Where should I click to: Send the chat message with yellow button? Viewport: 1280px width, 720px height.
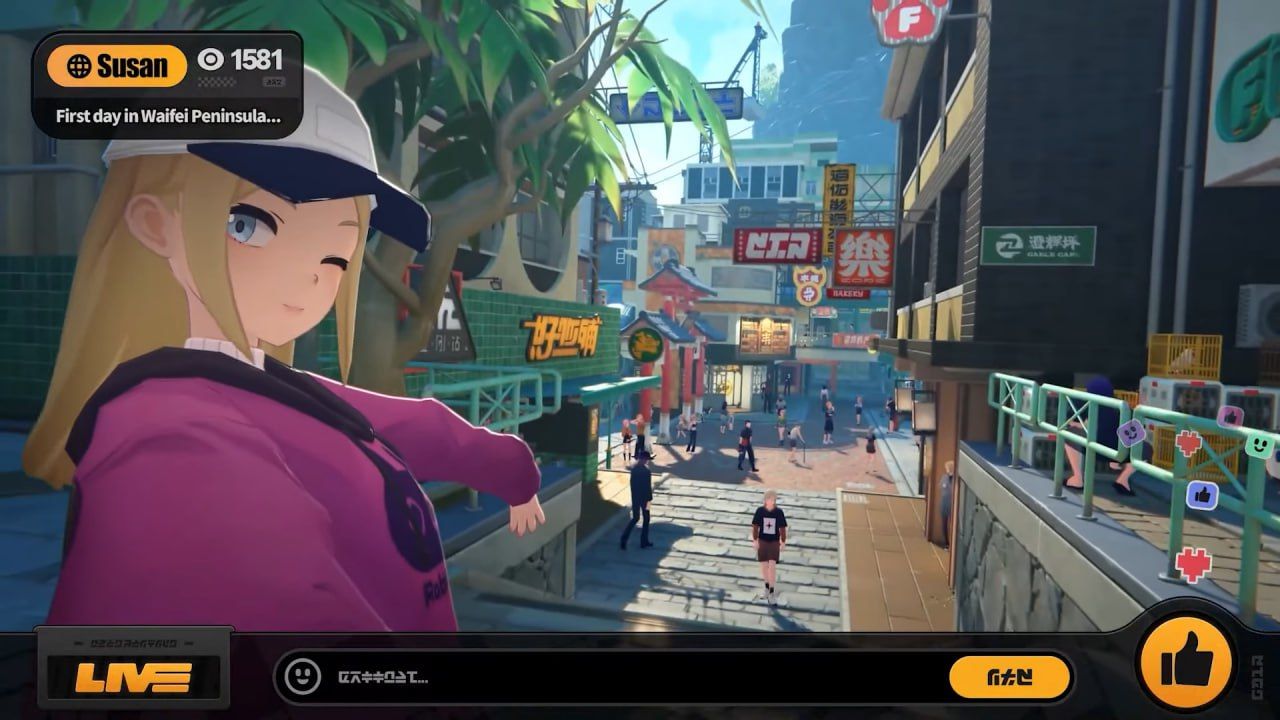pos(1009,677)
